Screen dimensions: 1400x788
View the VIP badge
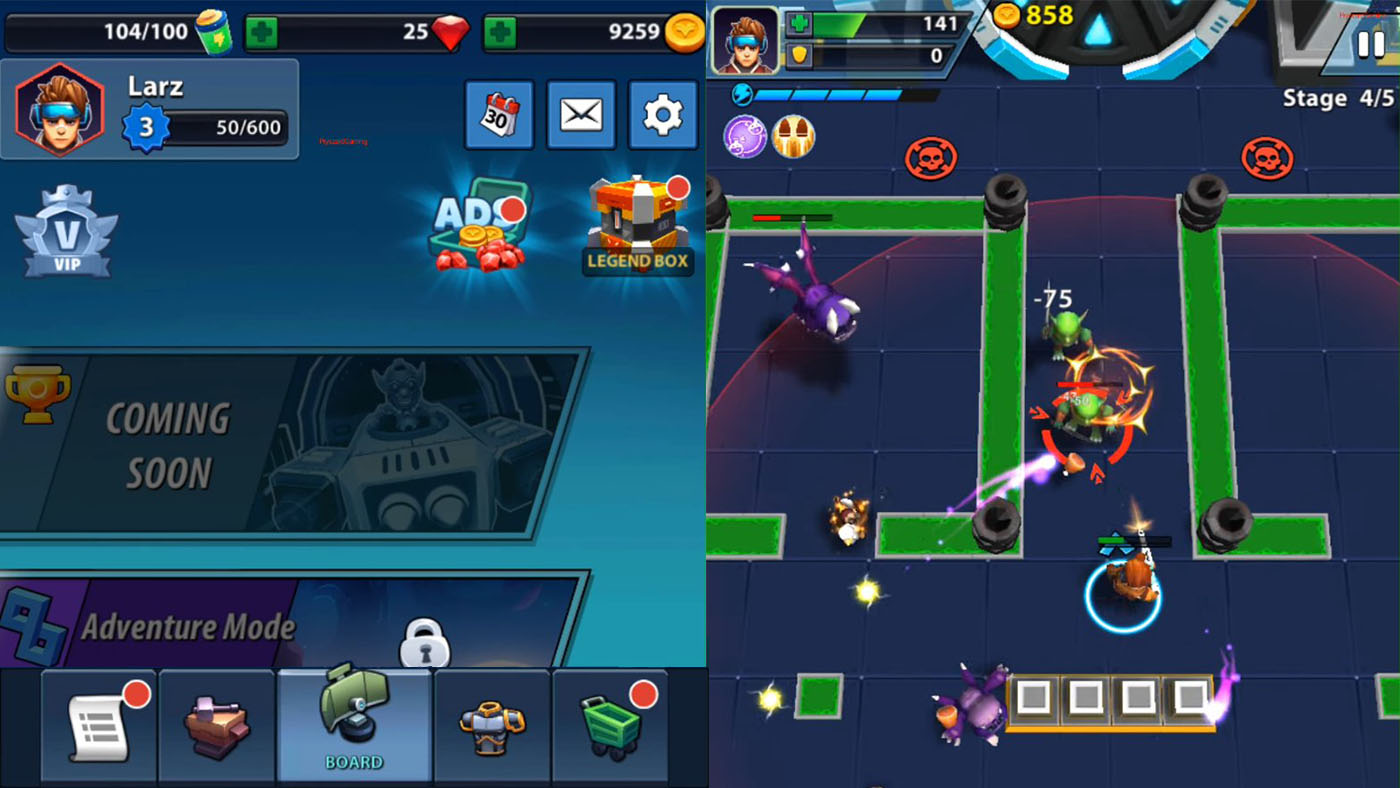[66, 233]
